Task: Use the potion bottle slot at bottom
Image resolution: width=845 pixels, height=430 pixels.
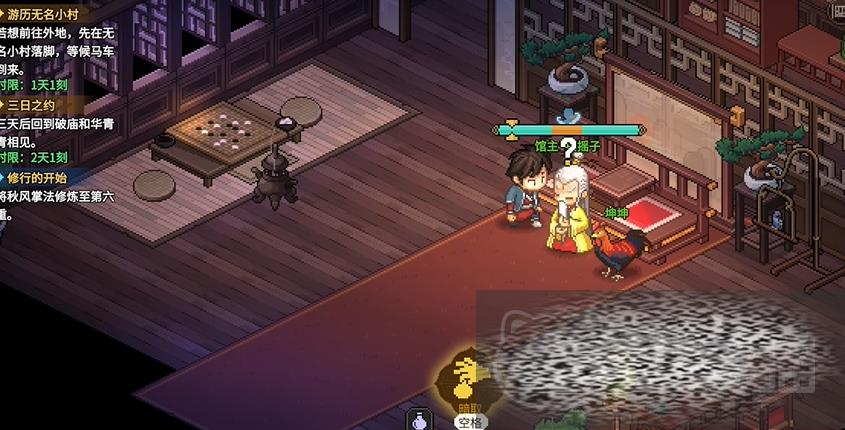Action: (419, 421)
